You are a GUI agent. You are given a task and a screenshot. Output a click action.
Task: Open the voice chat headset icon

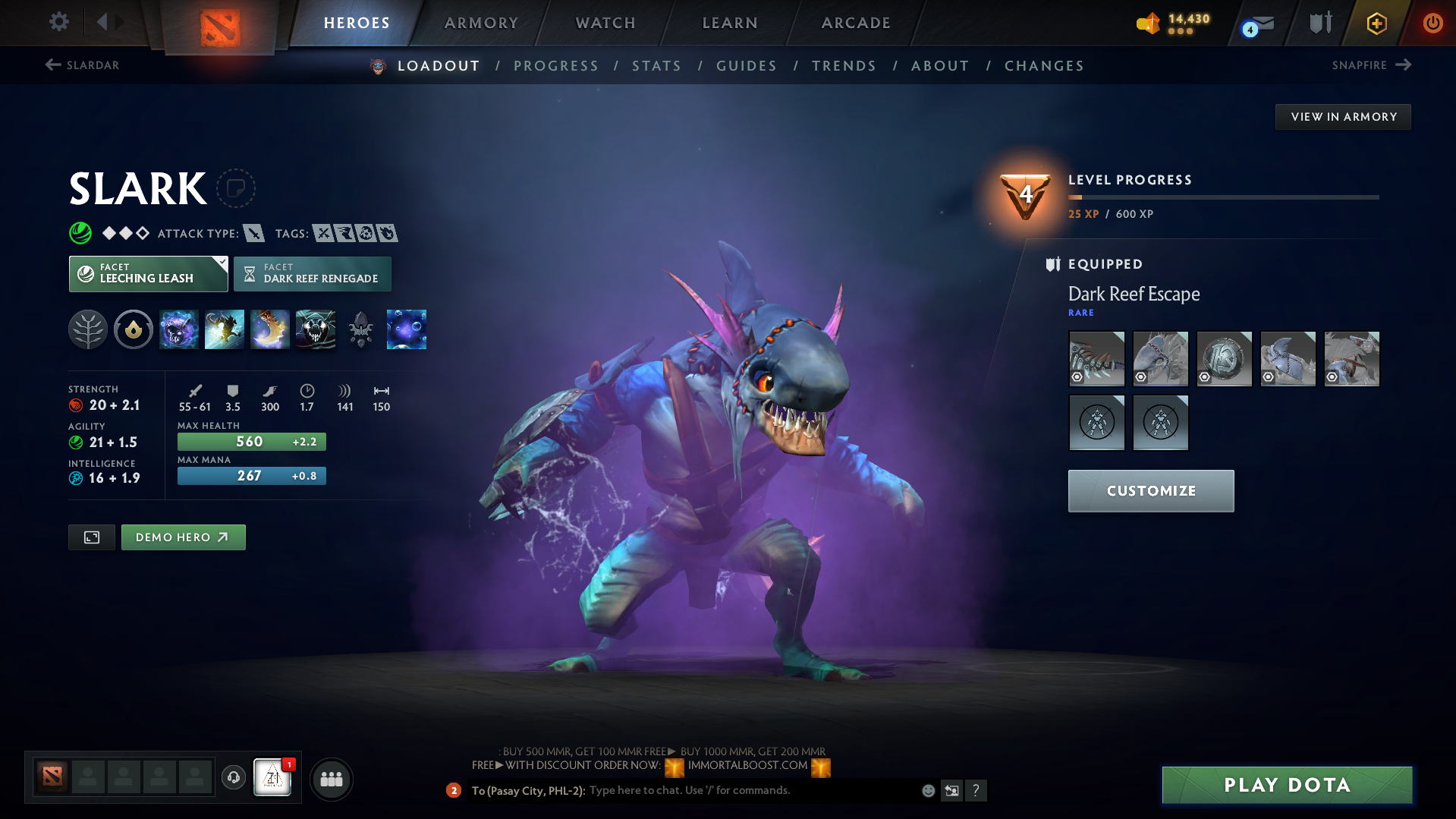point(233,778)
